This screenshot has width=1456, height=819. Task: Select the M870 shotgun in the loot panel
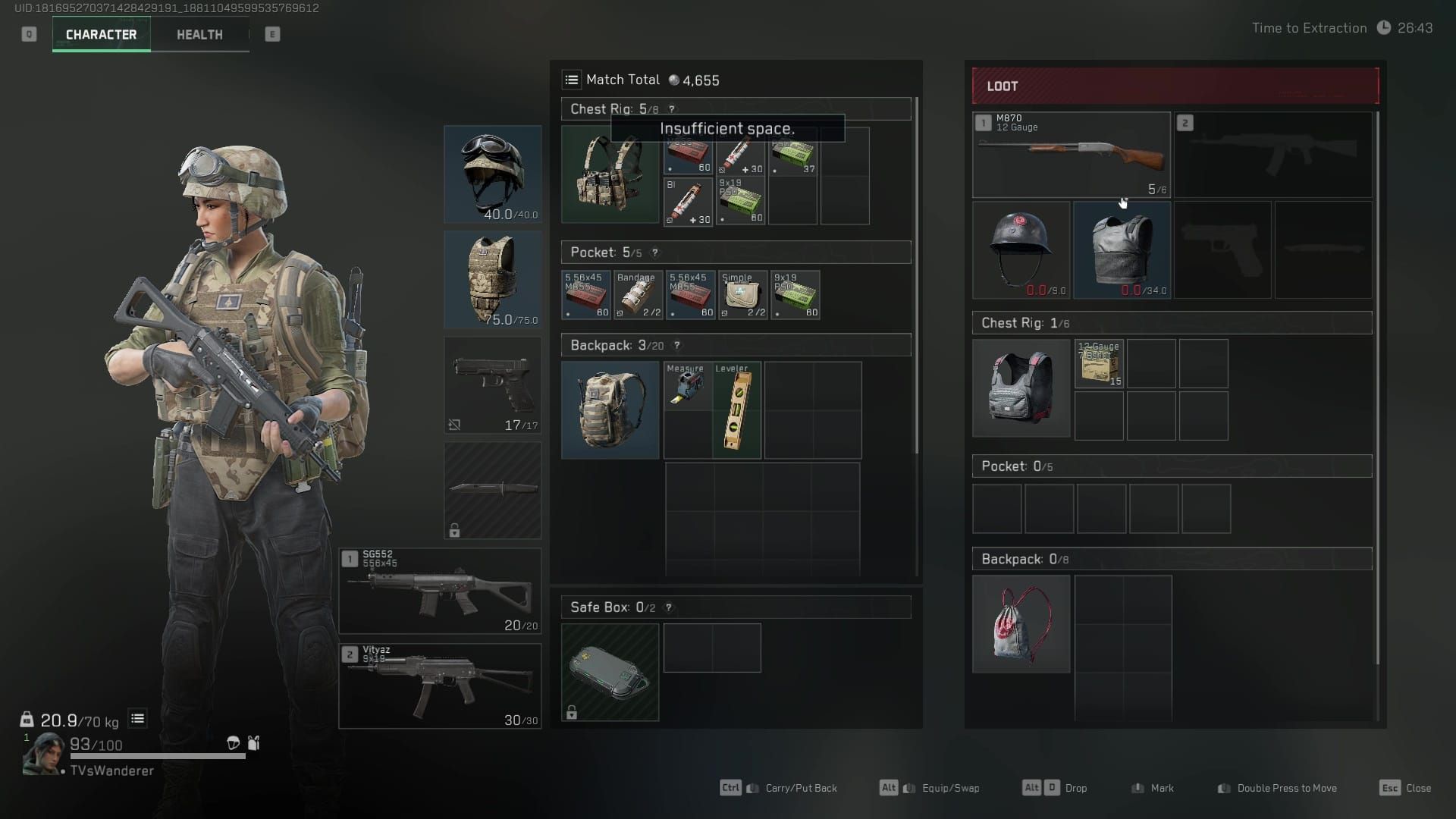(x=1071, y=154)
